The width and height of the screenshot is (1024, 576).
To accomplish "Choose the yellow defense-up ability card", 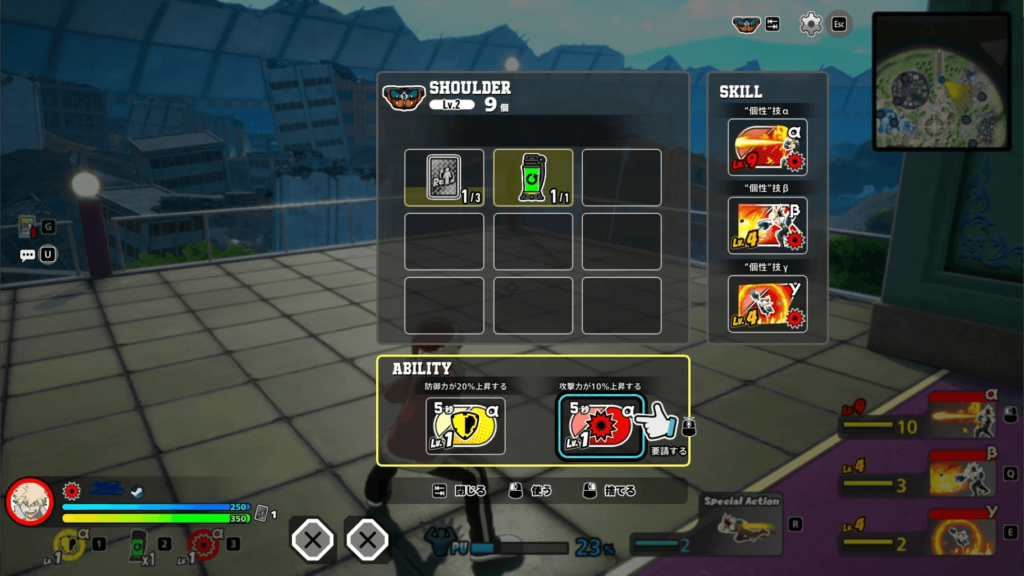I will pos(465,425).
